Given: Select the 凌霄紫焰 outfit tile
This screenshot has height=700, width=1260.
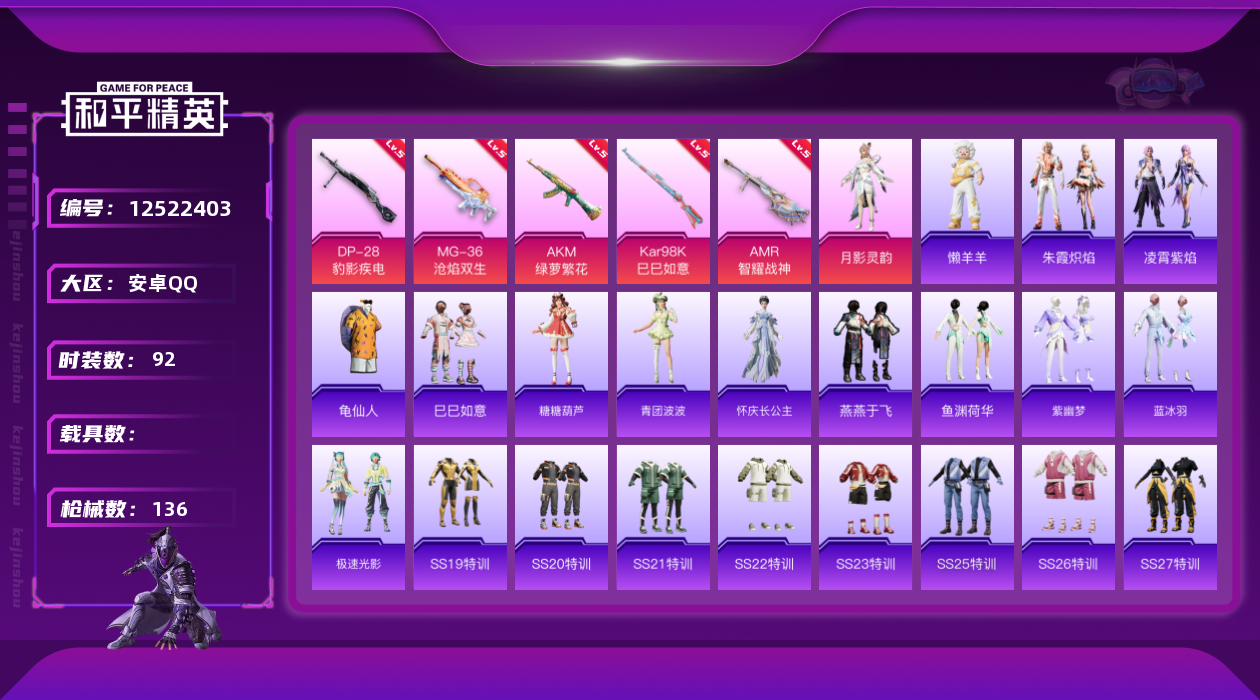Looking at the screenshot, I should tap(1170, 210).
